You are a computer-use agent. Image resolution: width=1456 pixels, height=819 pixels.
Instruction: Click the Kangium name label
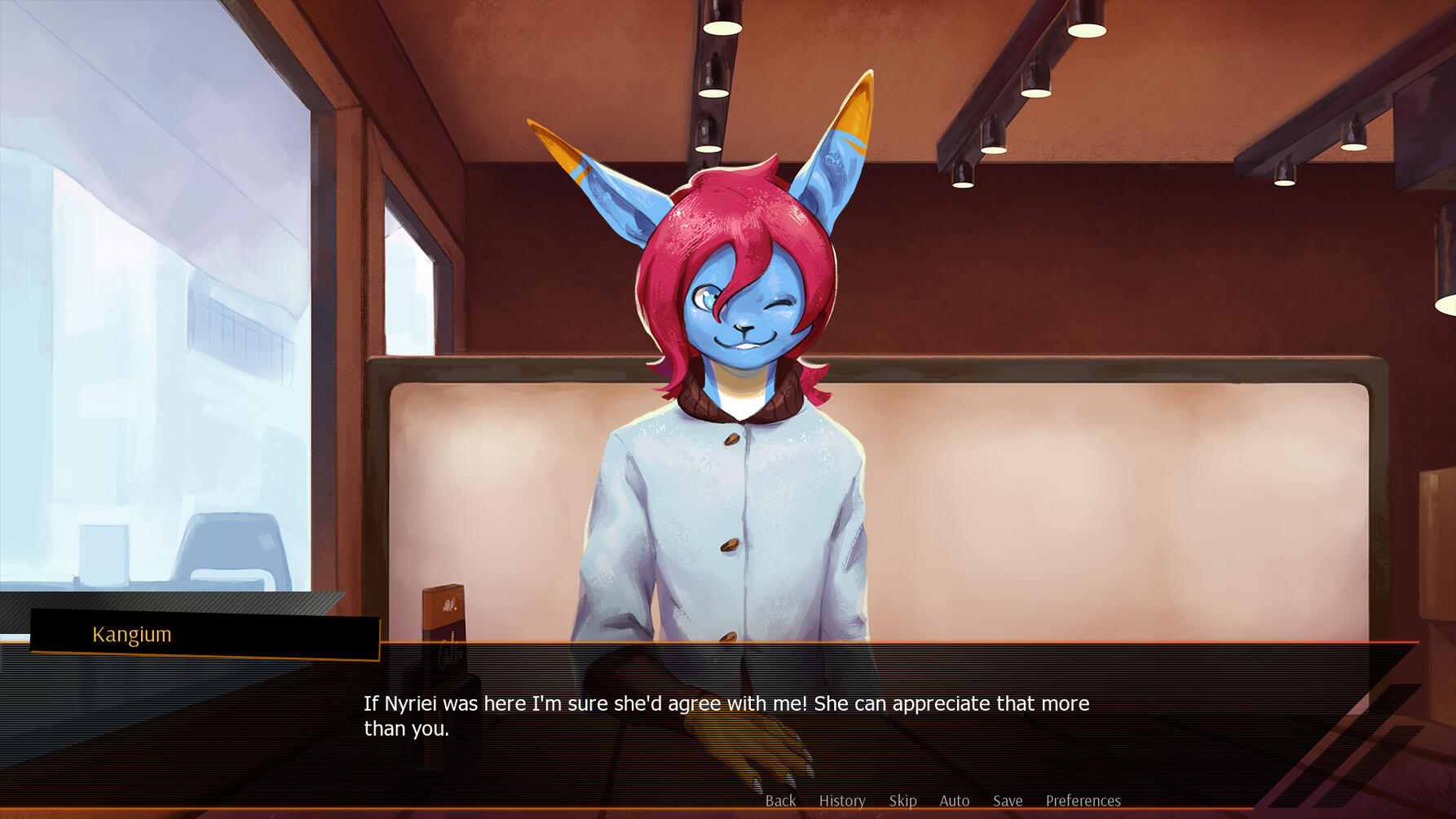point(132,634)
